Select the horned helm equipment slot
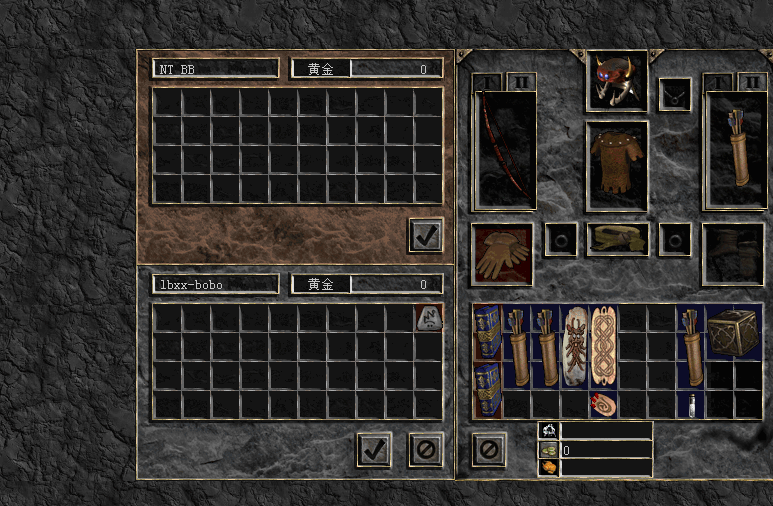 coord(616,80)
